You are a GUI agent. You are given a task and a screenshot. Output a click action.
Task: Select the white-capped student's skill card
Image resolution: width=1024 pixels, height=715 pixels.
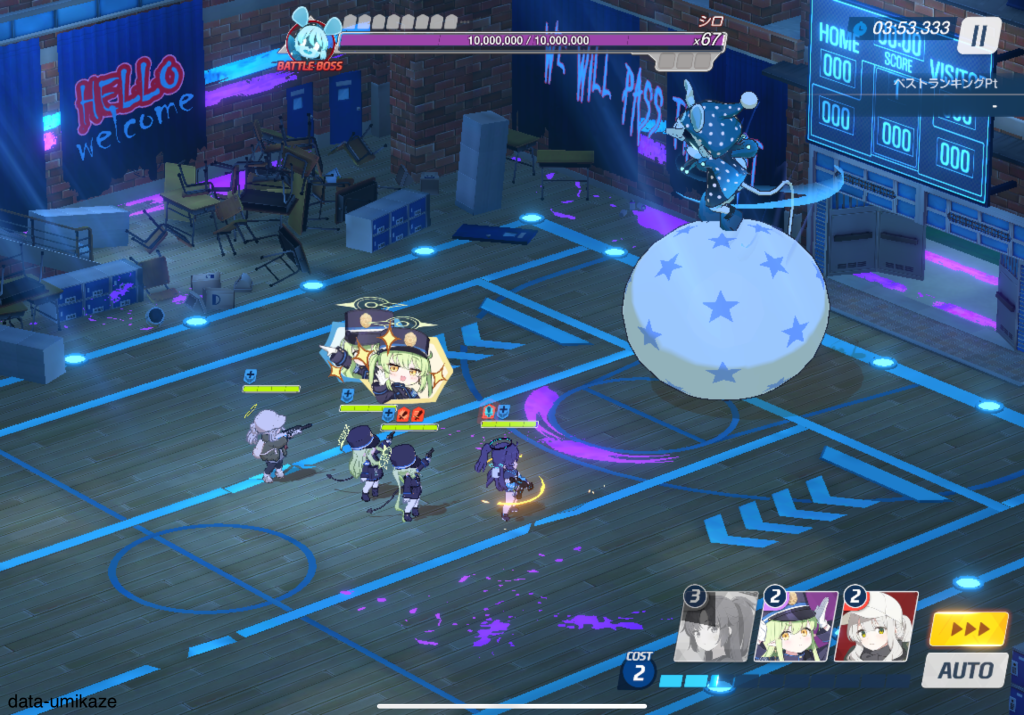[877, 627]
